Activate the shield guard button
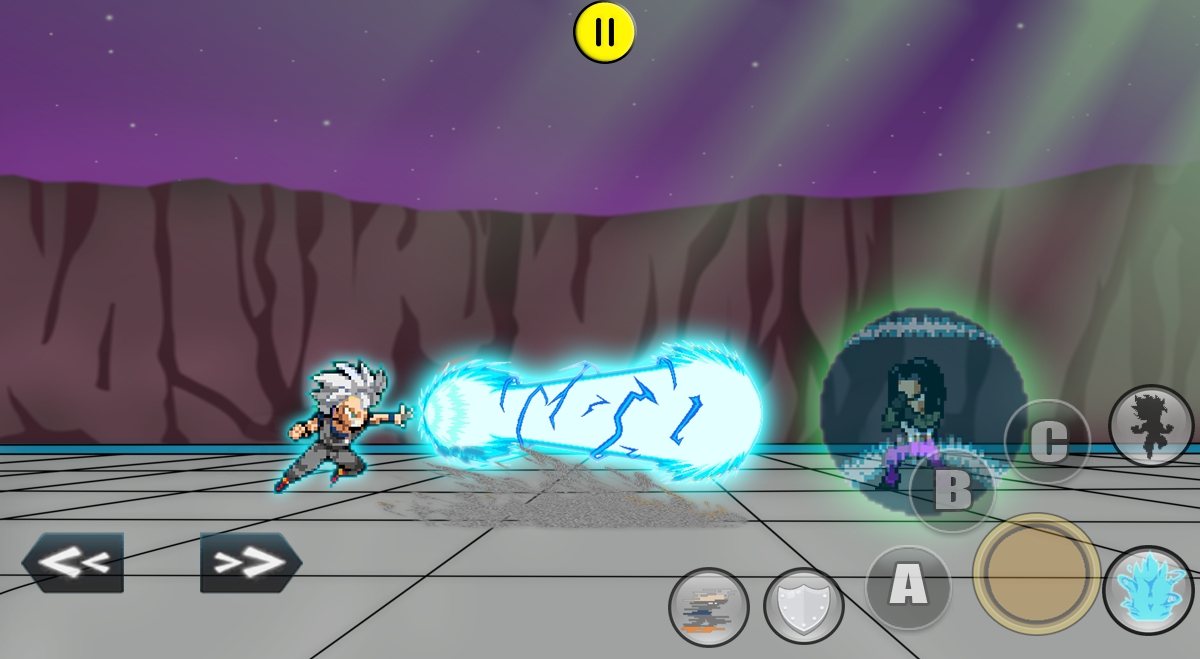1200x659 pixels. tap(803, 605)
